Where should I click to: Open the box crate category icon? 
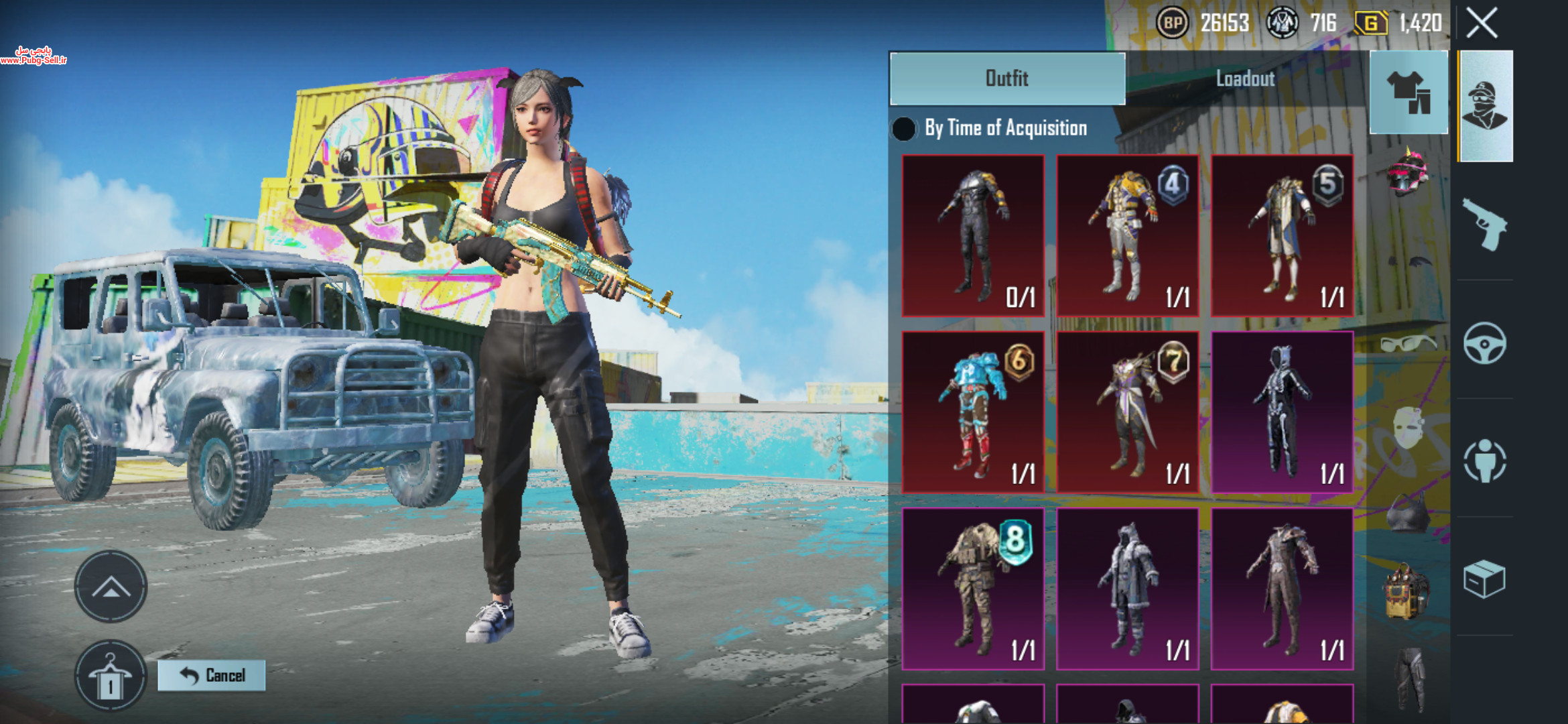click(1485, 579)
